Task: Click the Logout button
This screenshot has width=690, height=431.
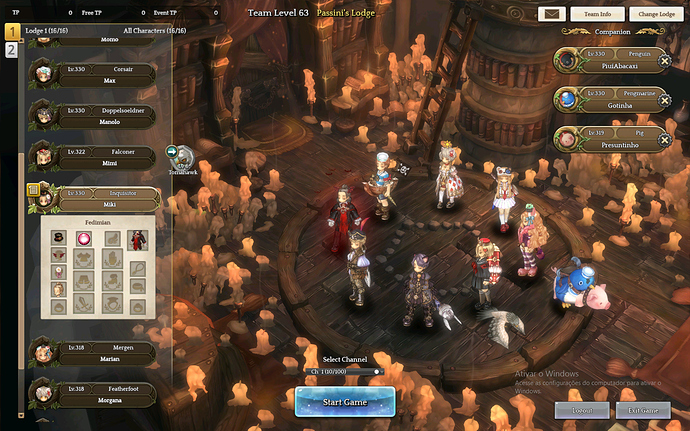Action: (x=581, y=410)
